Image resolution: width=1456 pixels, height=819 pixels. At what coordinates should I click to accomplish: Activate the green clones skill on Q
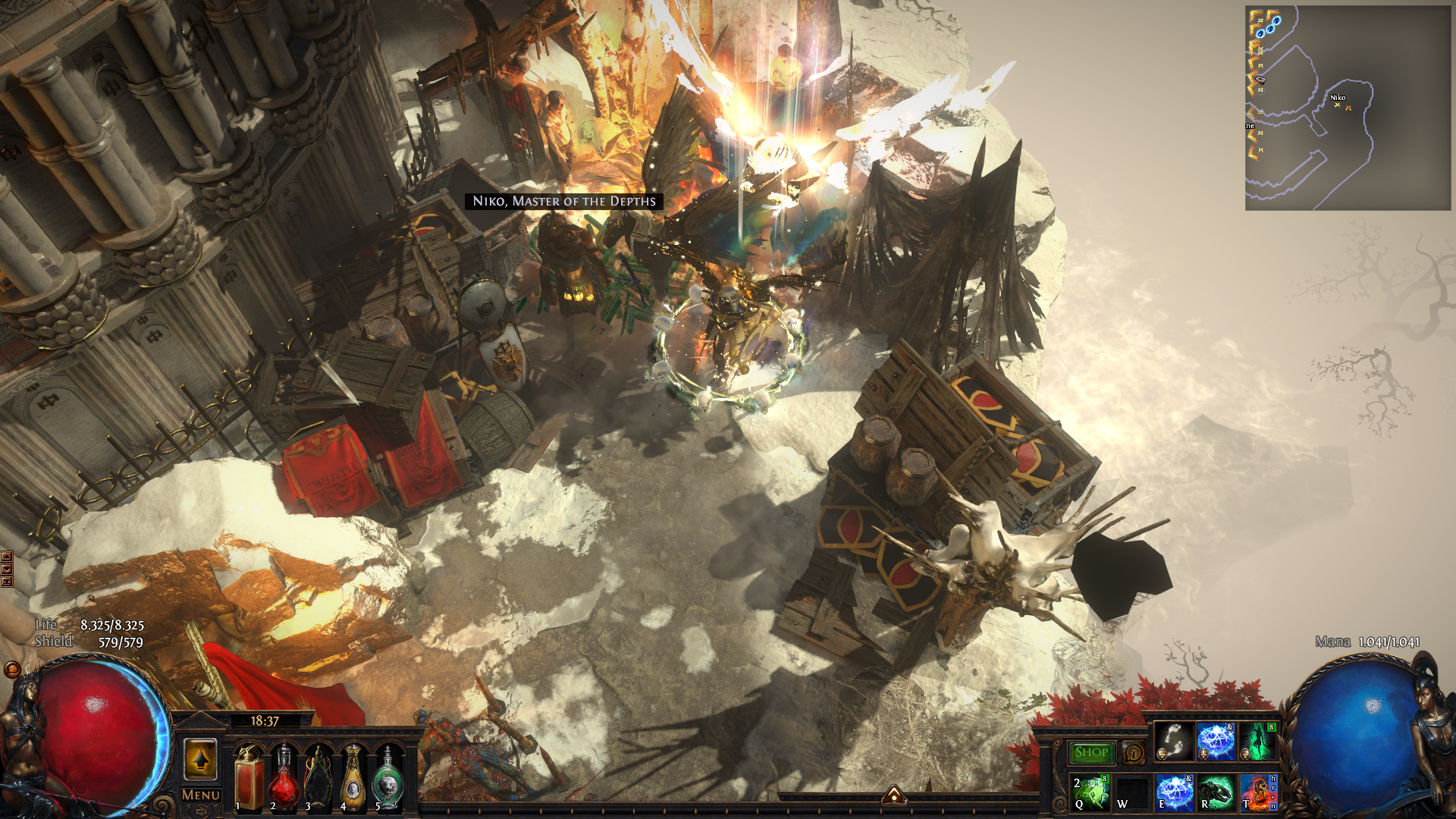pyautogui.click(x=1090, y=792)
